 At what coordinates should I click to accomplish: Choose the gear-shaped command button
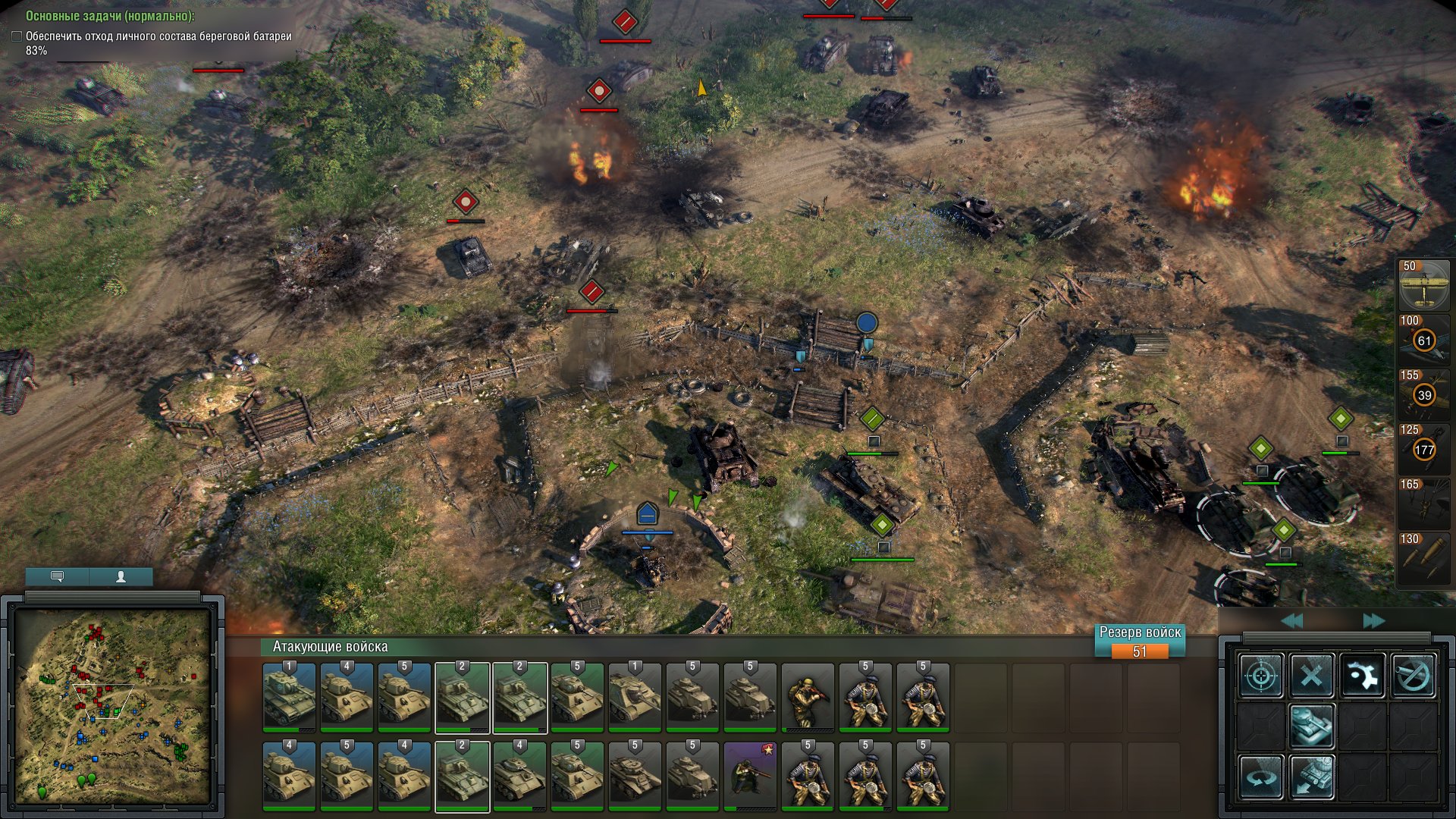pos(1362,675)
